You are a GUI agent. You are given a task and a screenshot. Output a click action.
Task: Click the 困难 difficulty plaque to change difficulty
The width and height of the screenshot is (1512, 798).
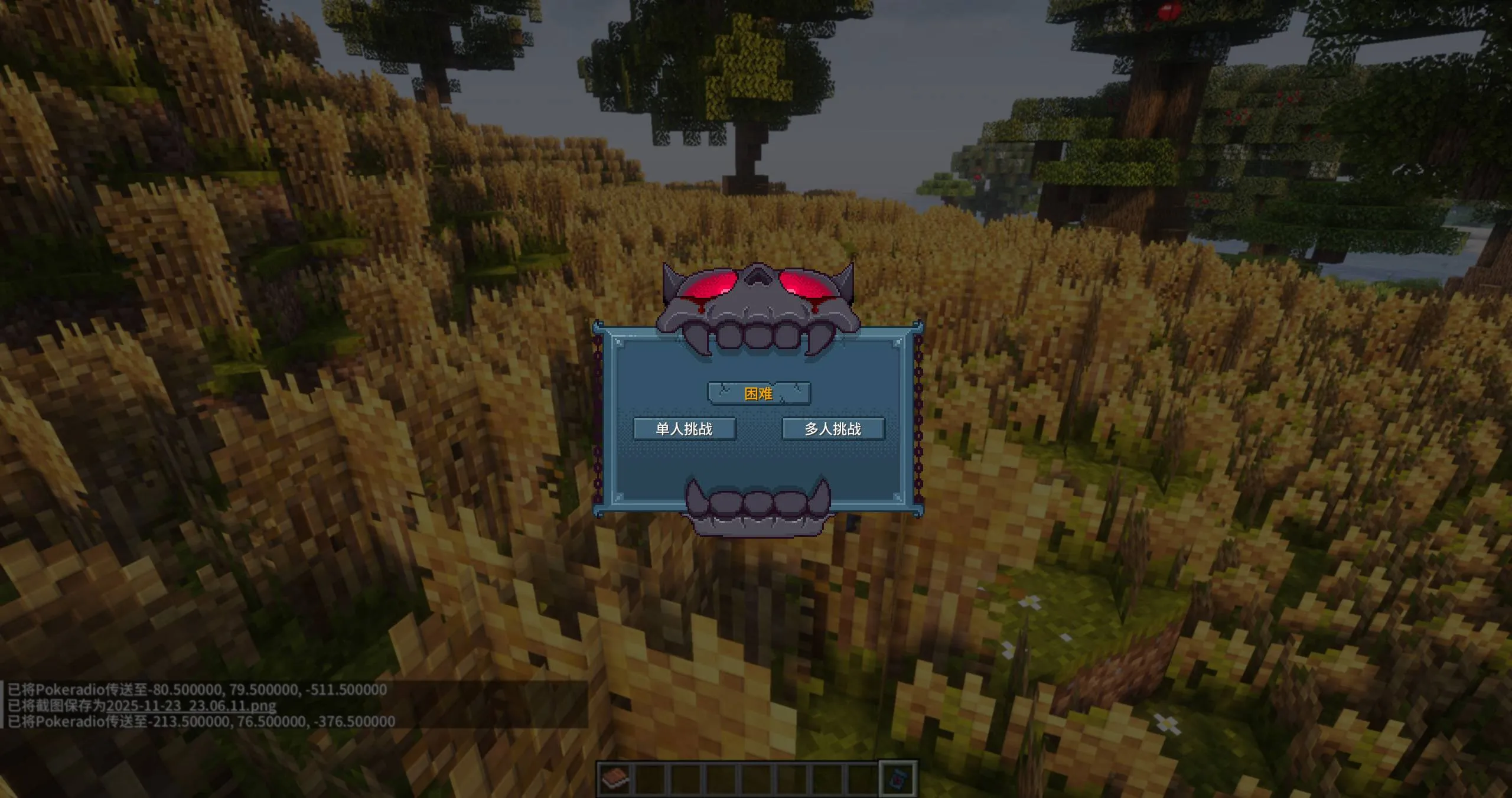(x=758, y=393)
